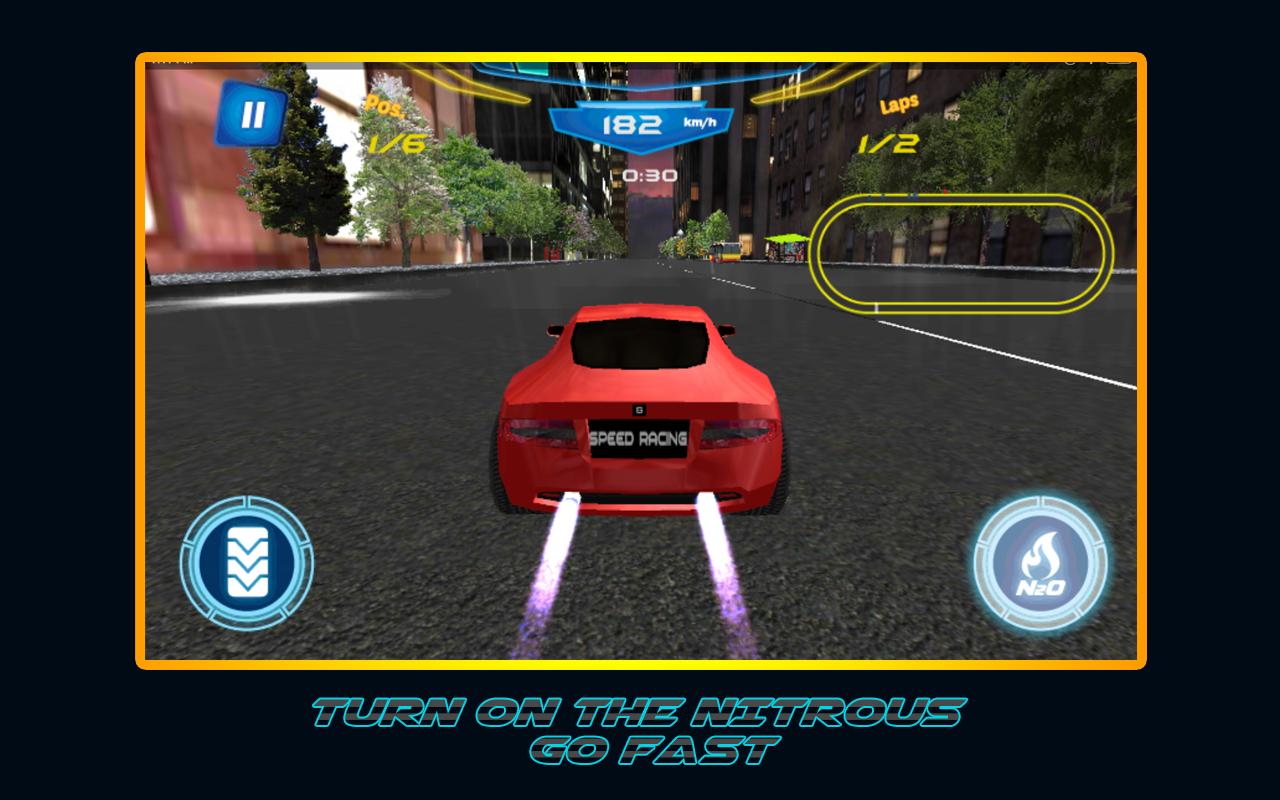
Task: Click the km/h label on the speed gauge
Action: point(699,124)
